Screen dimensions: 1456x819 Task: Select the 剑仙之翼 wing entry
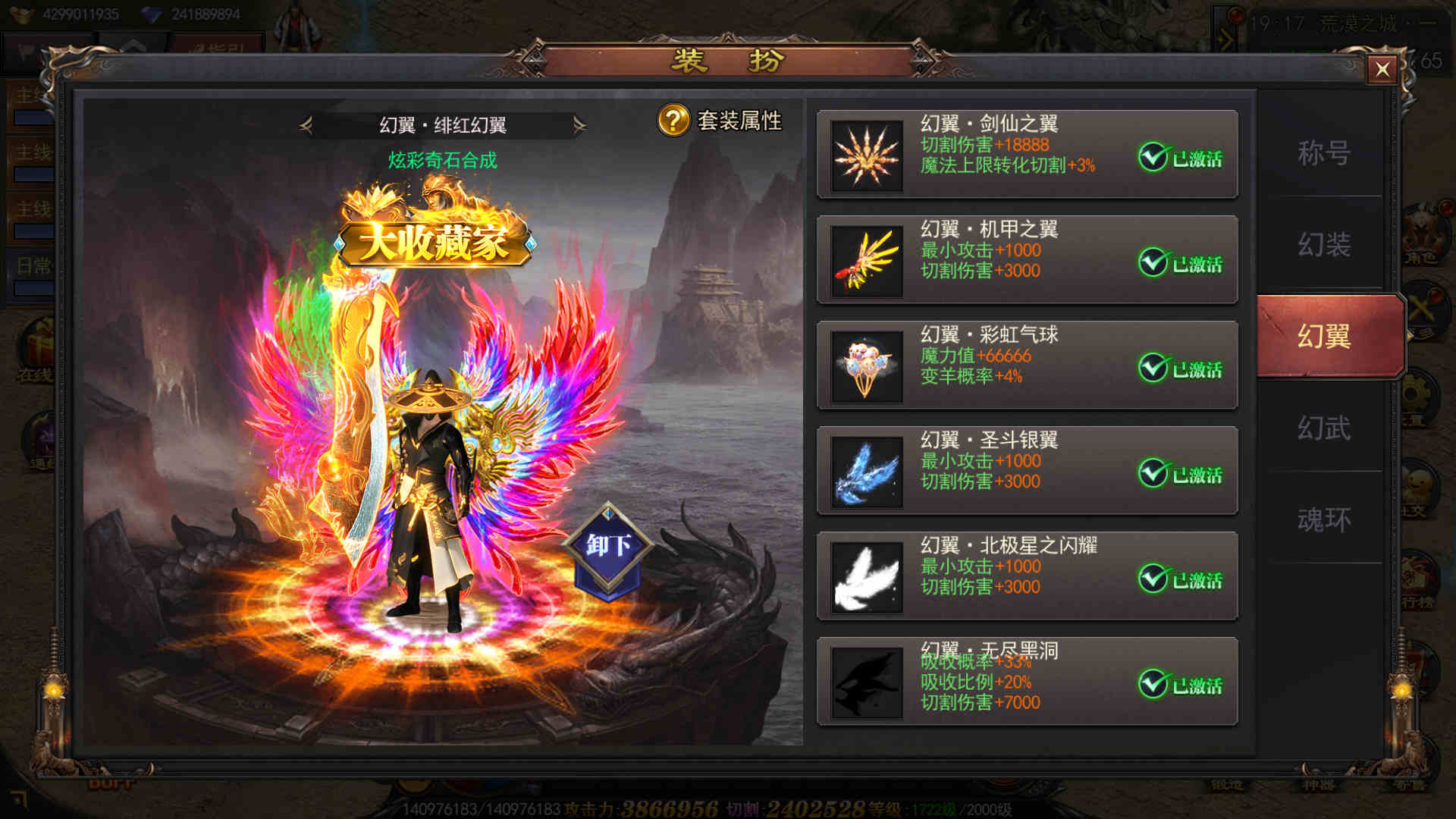[1026, 155]
